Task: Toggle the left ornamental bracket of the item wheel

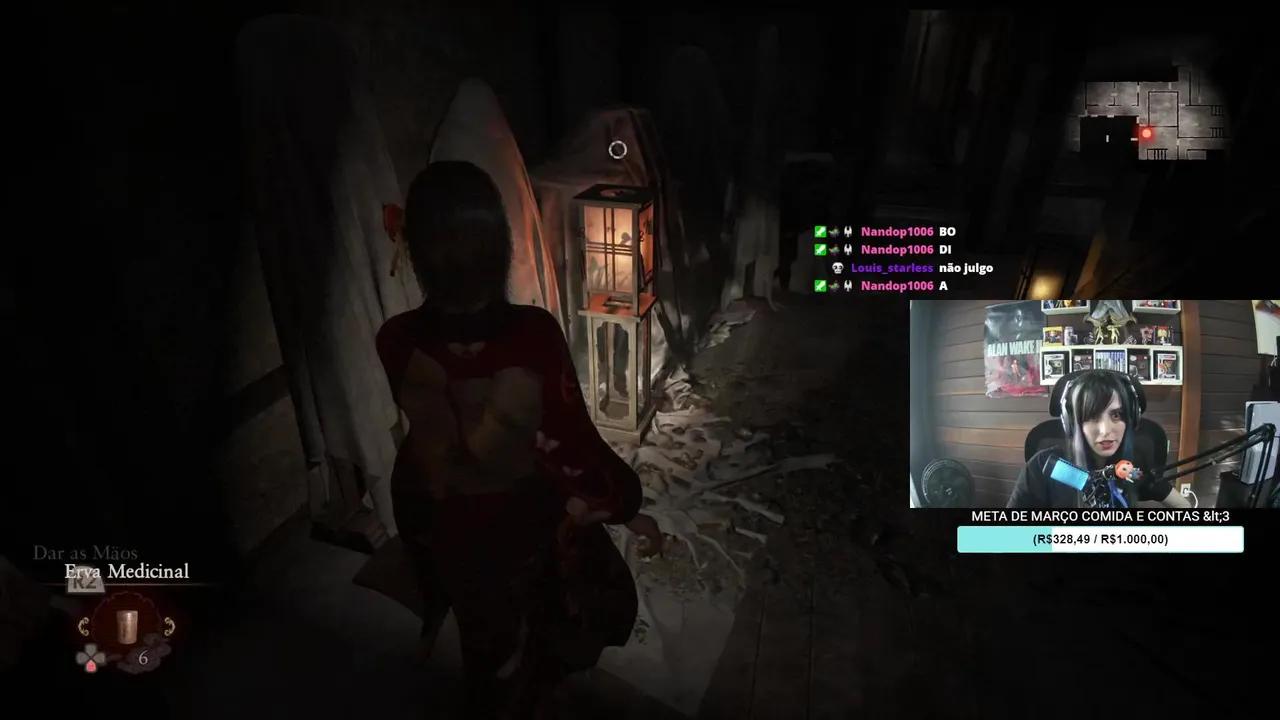Action: tap(84, 626)
